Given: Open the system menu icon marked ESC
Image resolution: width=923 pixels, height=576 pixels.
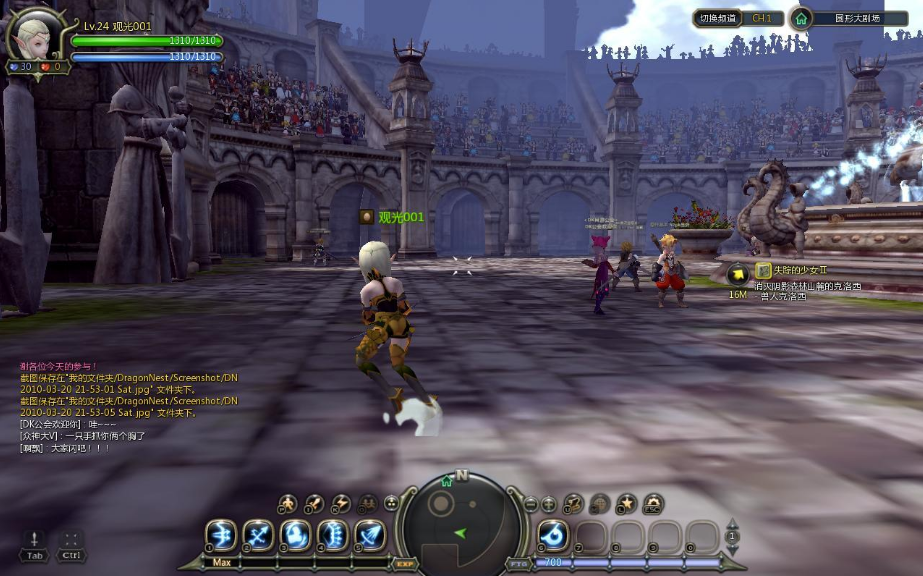Looking at the screenshot, I should (x=653, y=503).
